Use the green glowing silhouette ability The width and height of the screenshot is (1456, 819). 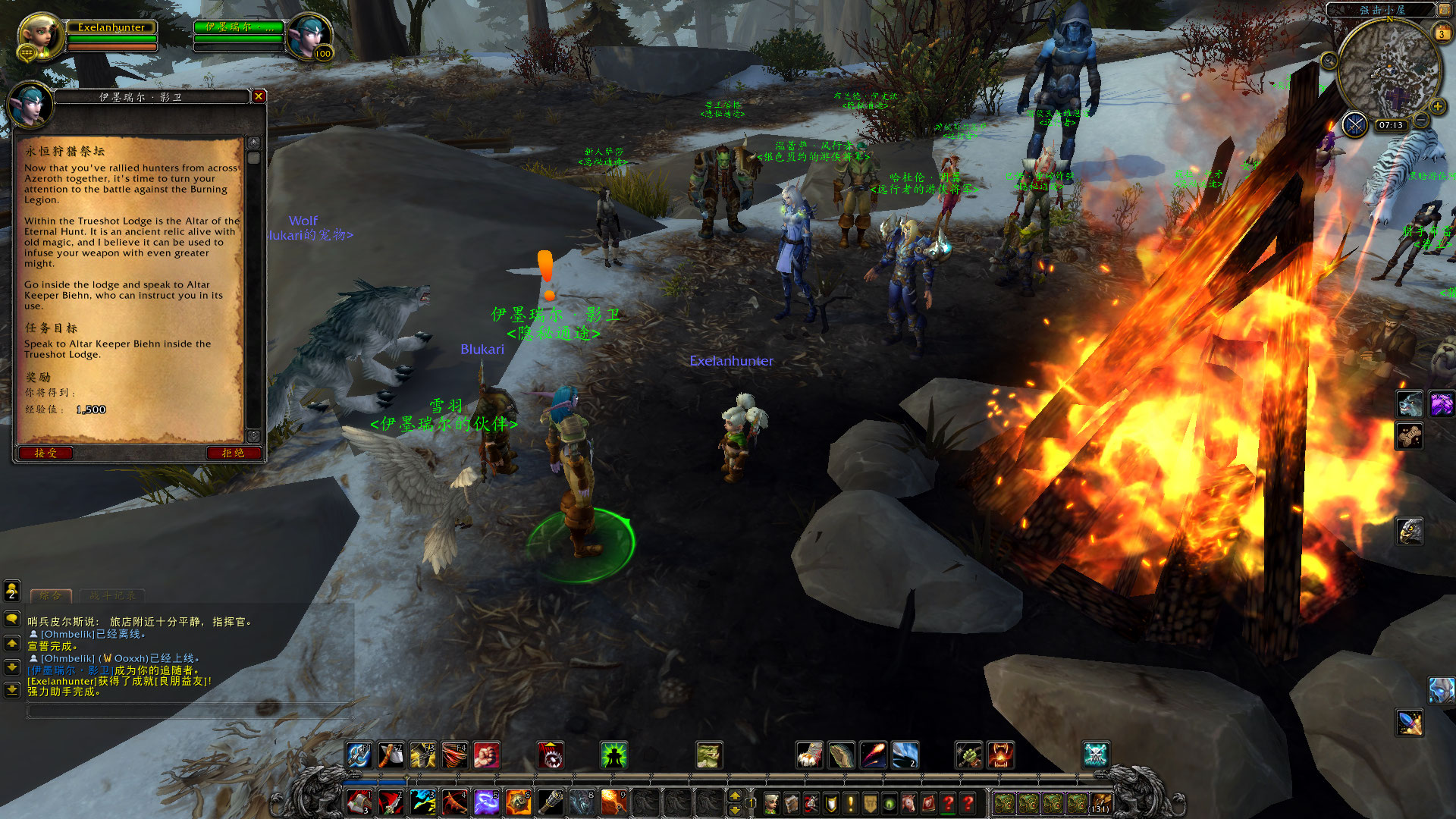click(x=613, y=755)
